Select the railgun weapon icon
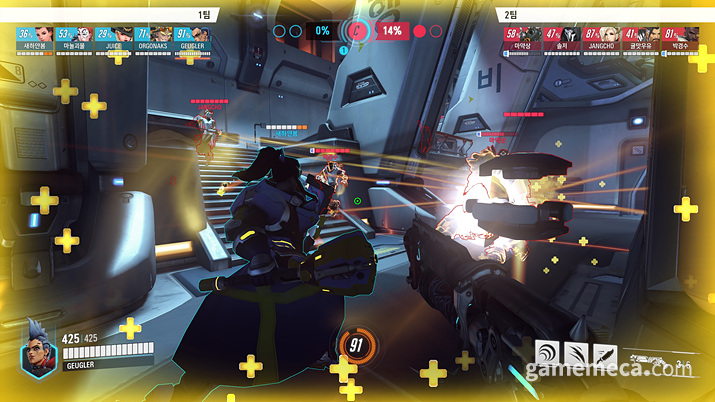The height and width of the screenshot is (402, 715). pyautogui.click(x=650, y=359)
